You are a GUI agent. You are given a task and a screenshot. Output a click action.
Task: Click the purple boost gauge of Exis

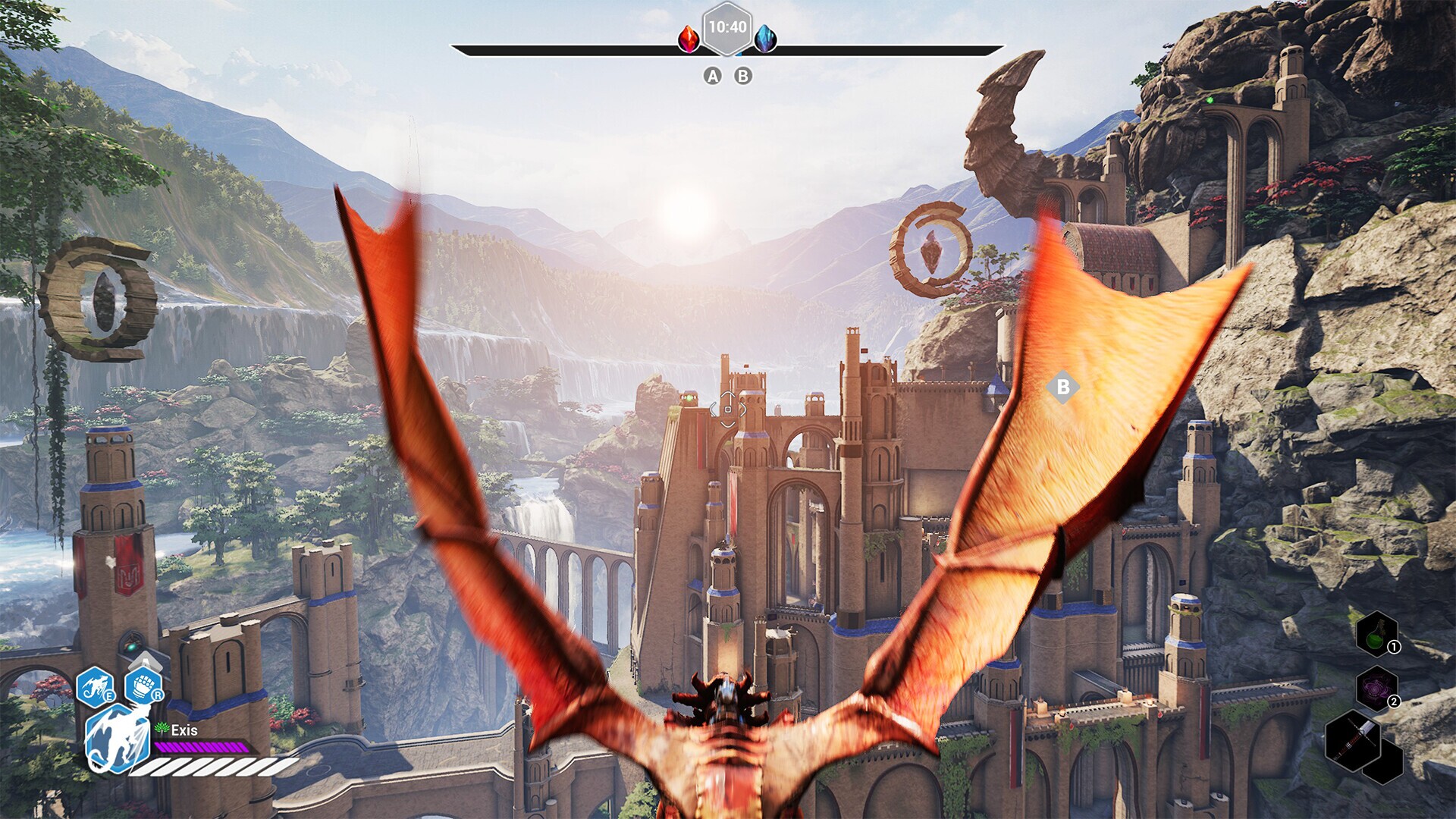199,746
